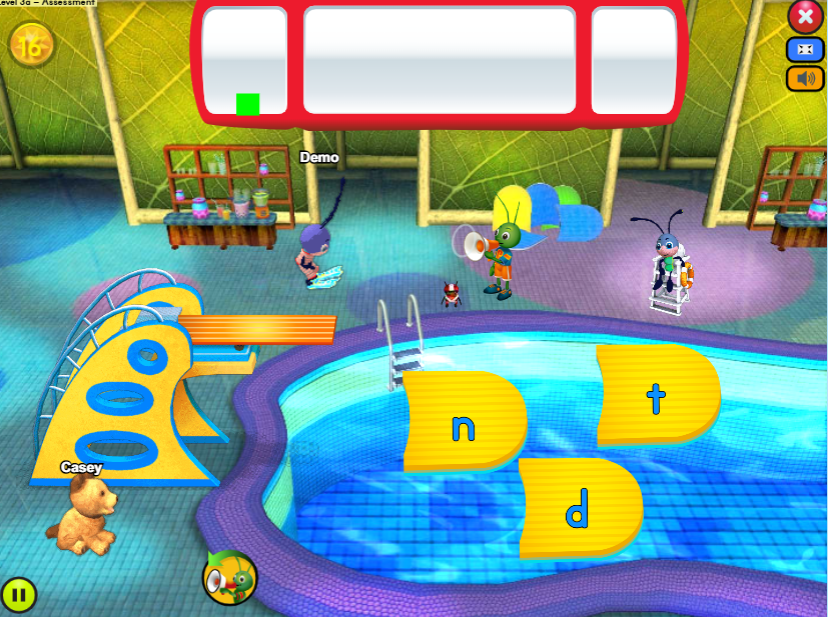Replay the sound with the megaphone icon
The image size is (828, 617).
[x=229, y=577]
